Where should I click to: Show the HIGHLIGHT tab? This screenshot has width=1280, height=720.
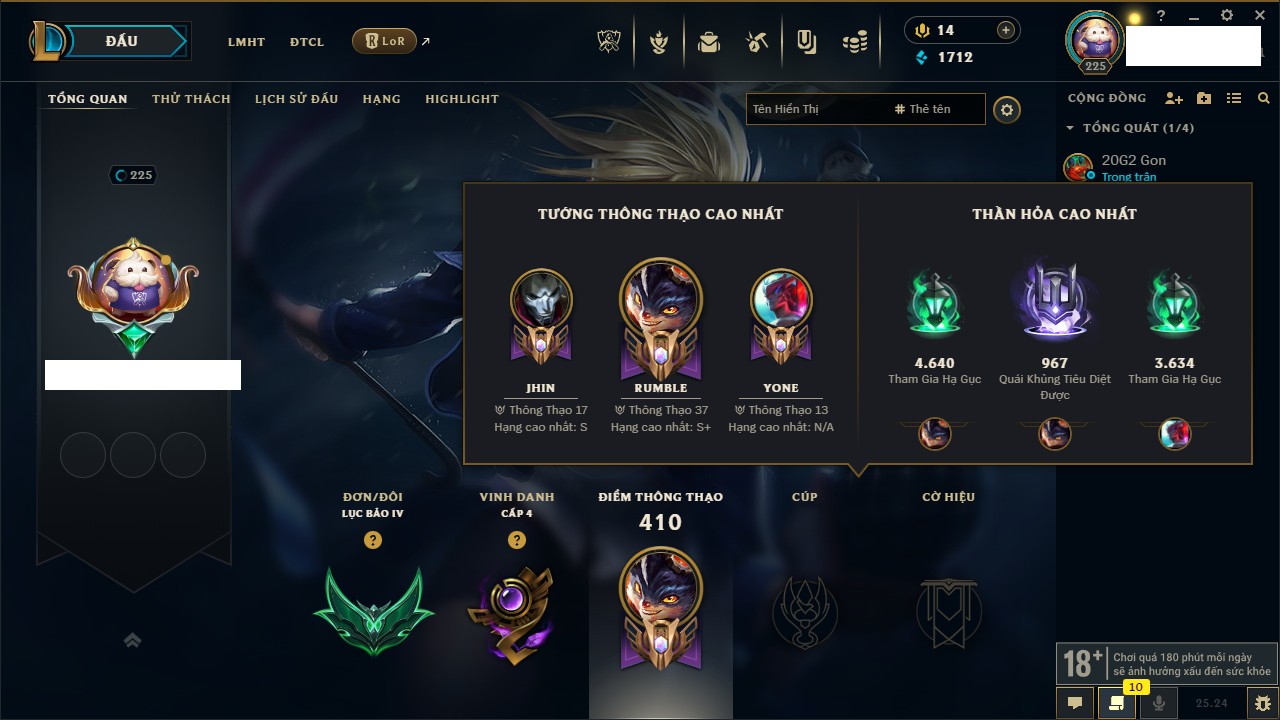click(461, 99)
